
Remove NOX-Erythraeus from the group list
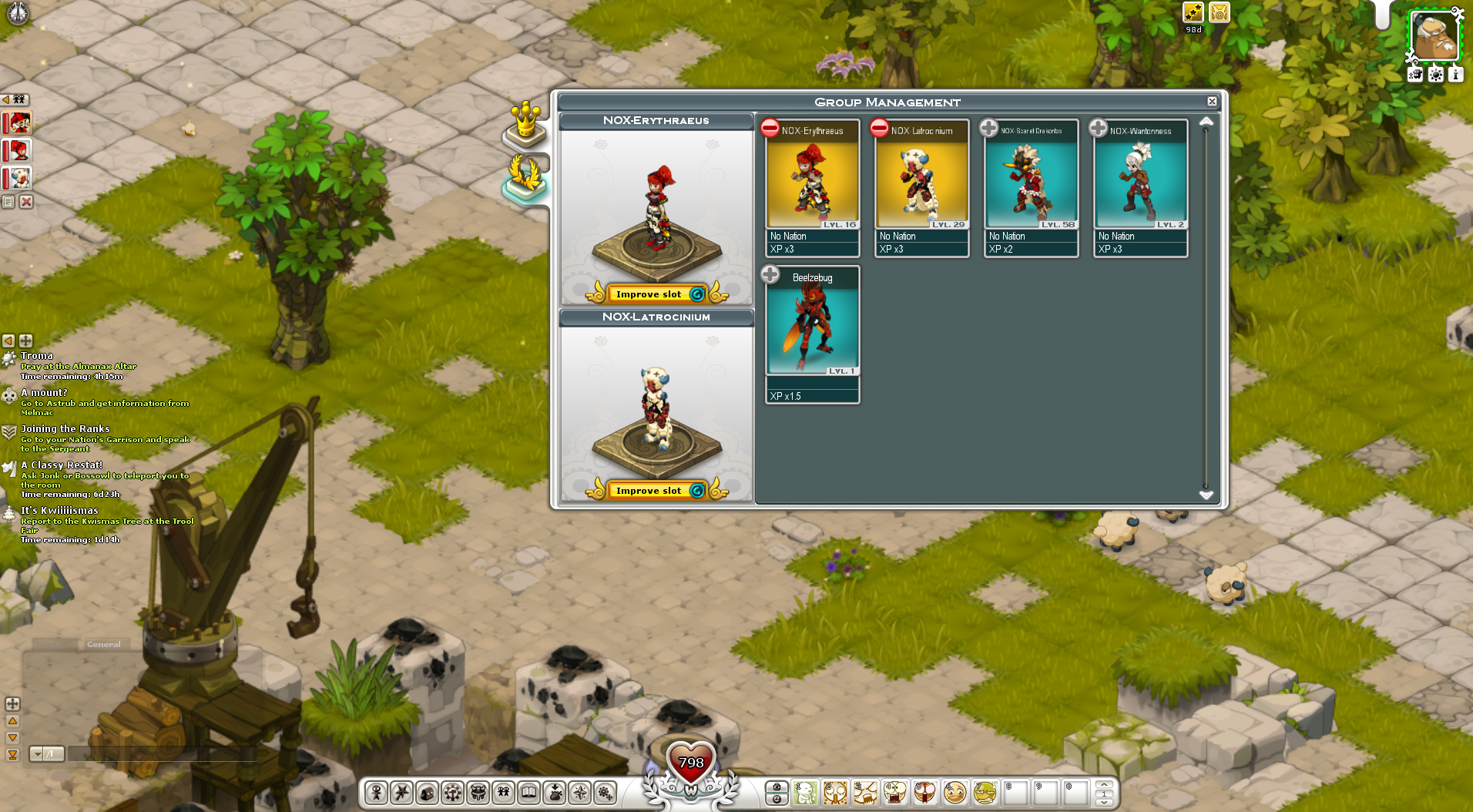coord(770,128)
